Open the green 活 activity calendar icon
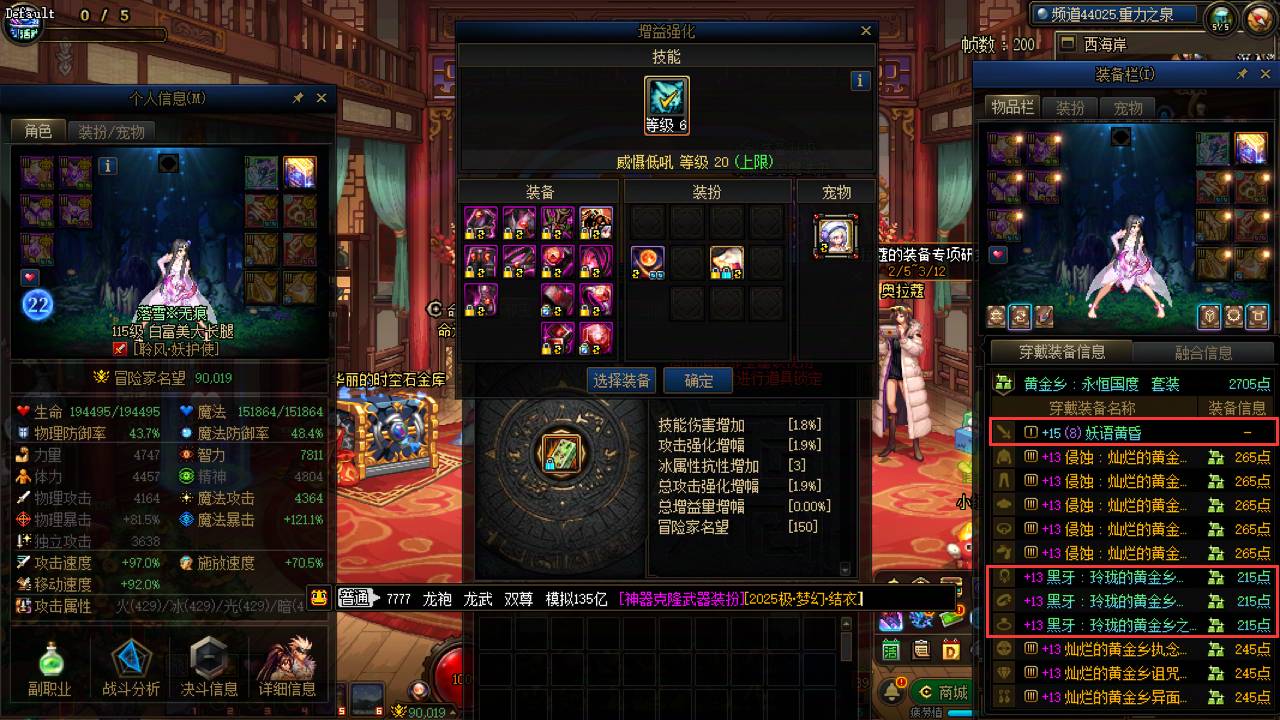 click(889, 650)
